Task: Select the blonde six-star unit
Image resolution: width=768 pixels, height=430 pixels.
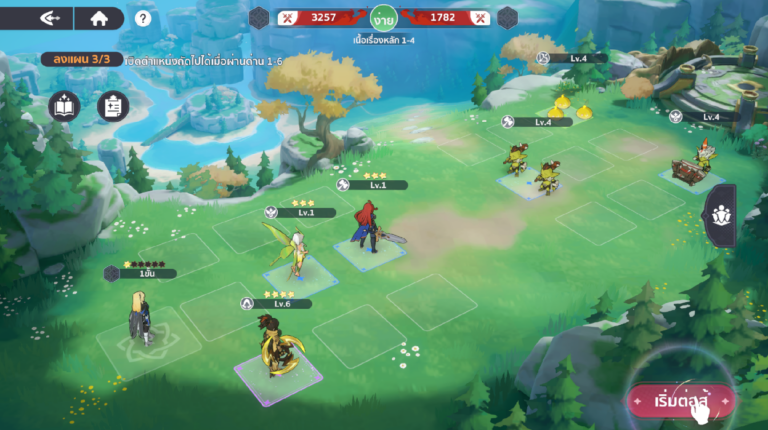Action: click(138, 318)
